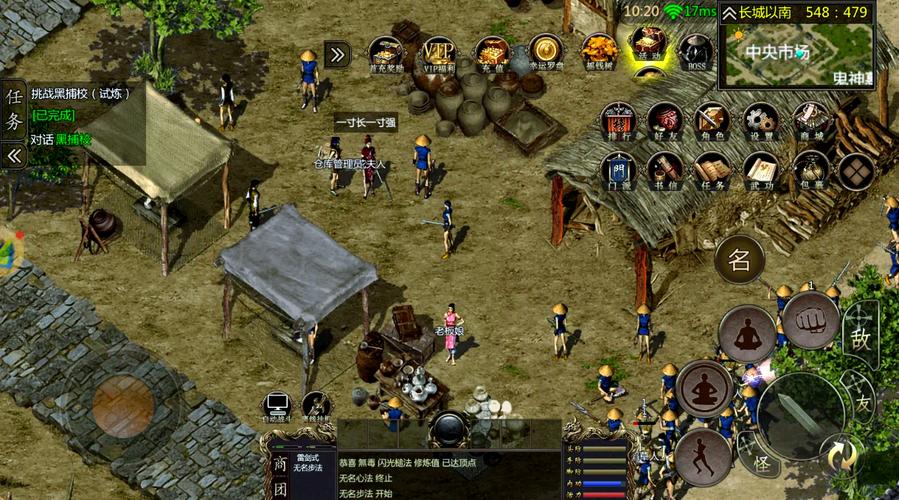899x500 pixels.
Task: Select the 敌 enemy target button
Action: (861, 336)
